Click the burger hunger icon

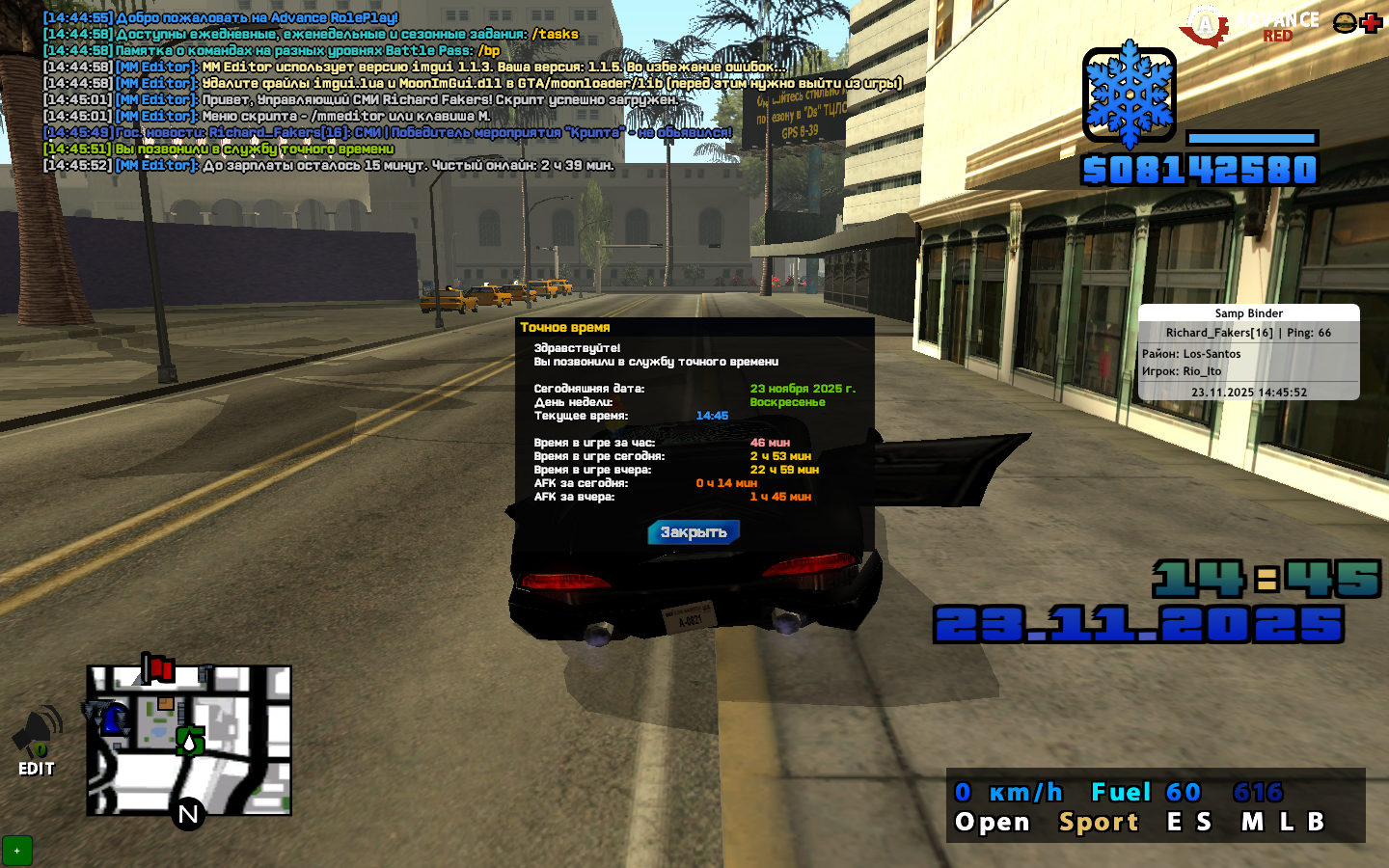[x=1345, y=23]
